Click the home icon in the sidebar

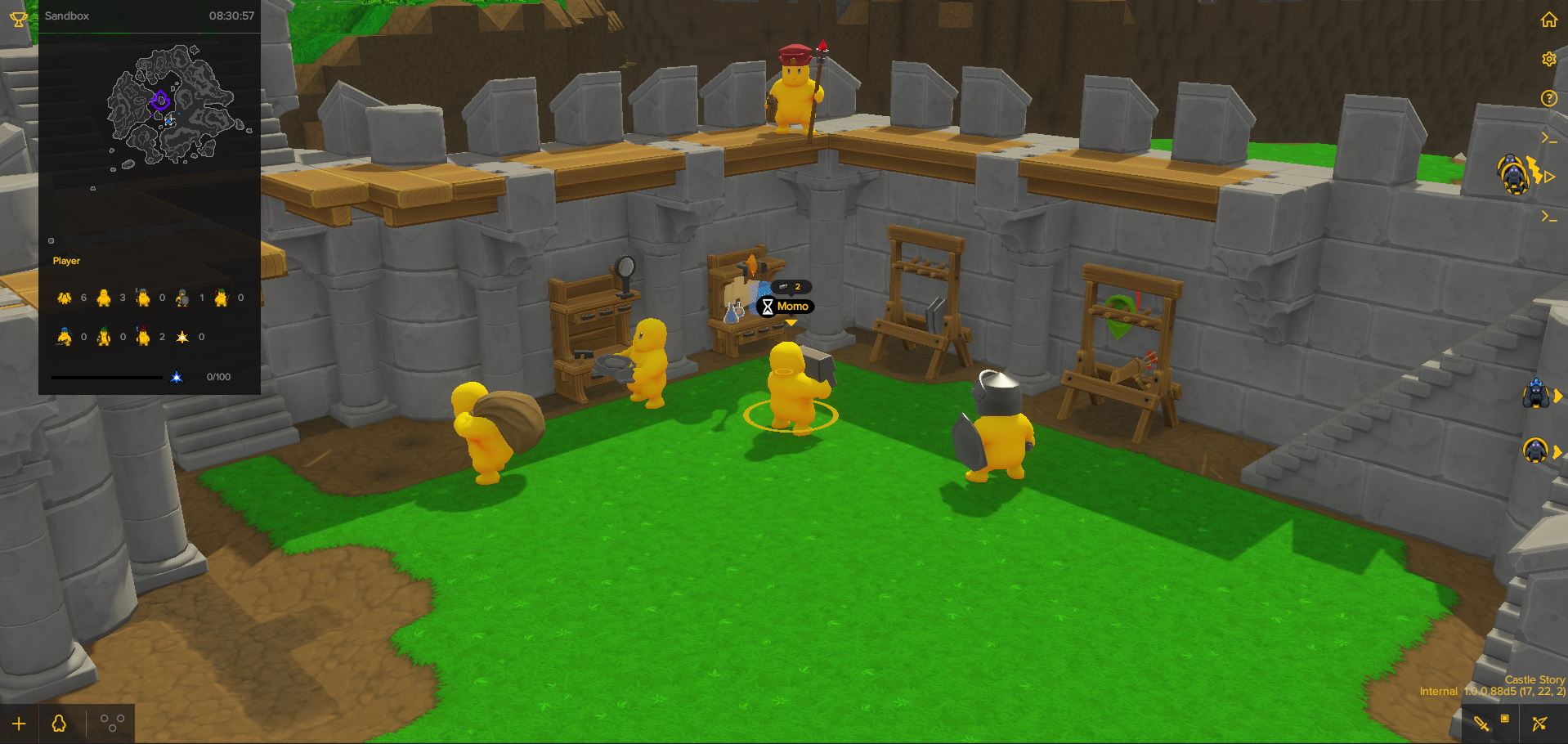[x=1550, y=20]
